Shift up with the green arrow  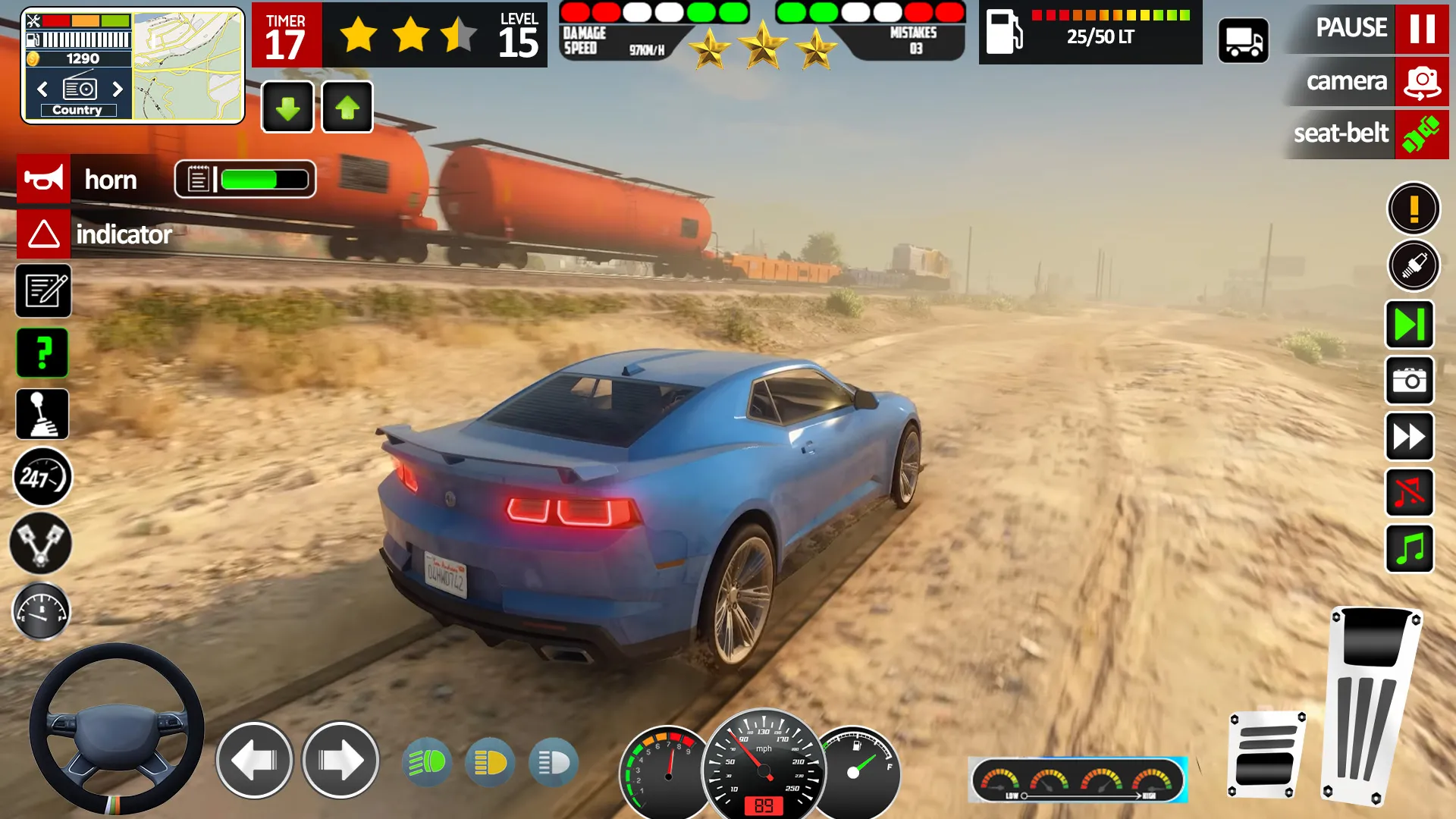pos(347,106)
